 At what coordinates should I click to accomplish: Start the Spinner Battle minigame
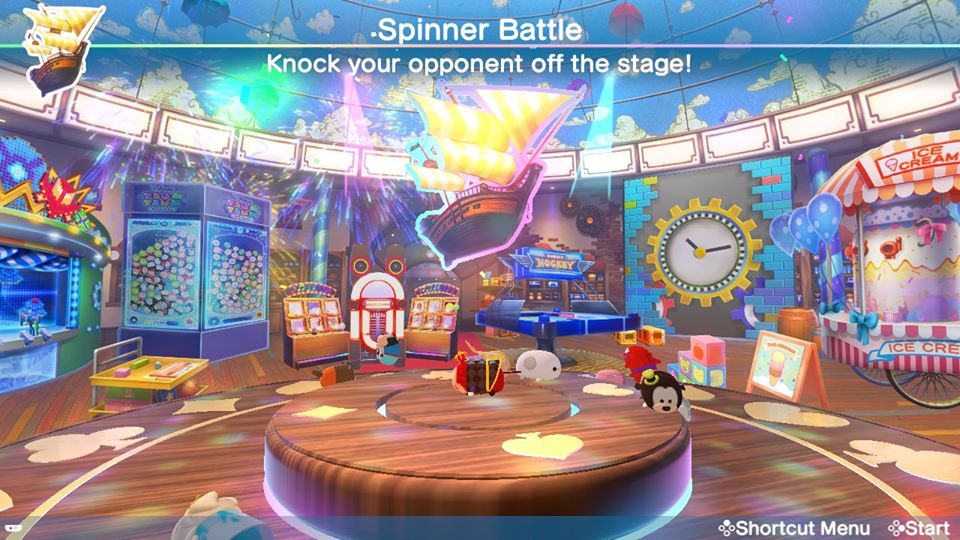click(x=917, y=527)
